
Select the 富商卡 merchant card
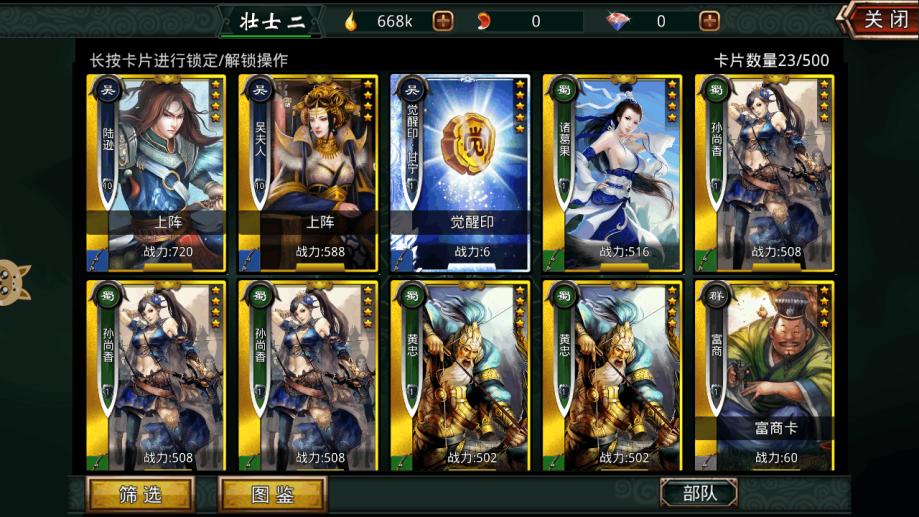point(763,375)
